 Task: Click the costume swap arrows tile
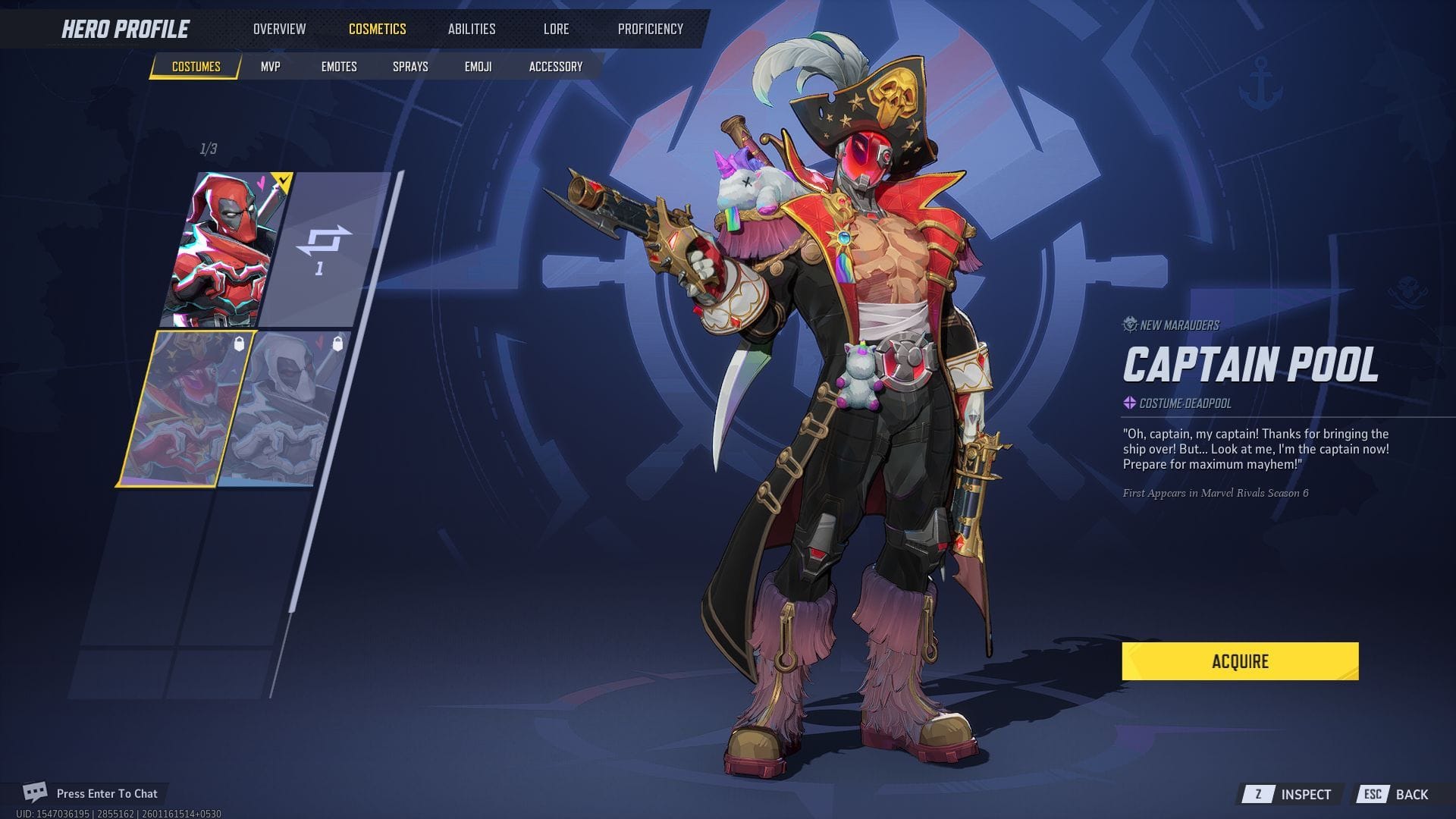325,249
